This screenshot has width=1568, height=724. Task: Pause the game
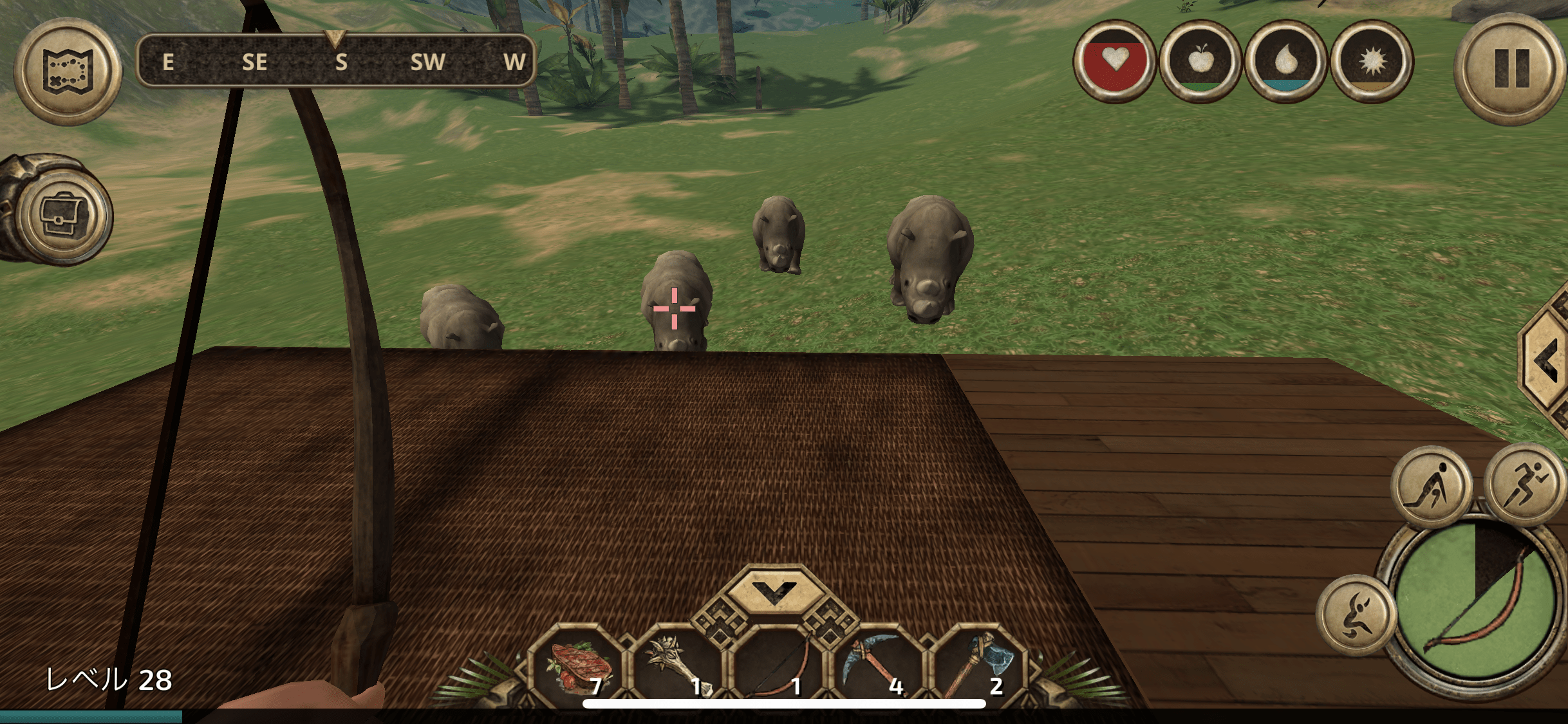click(1510, 68)
